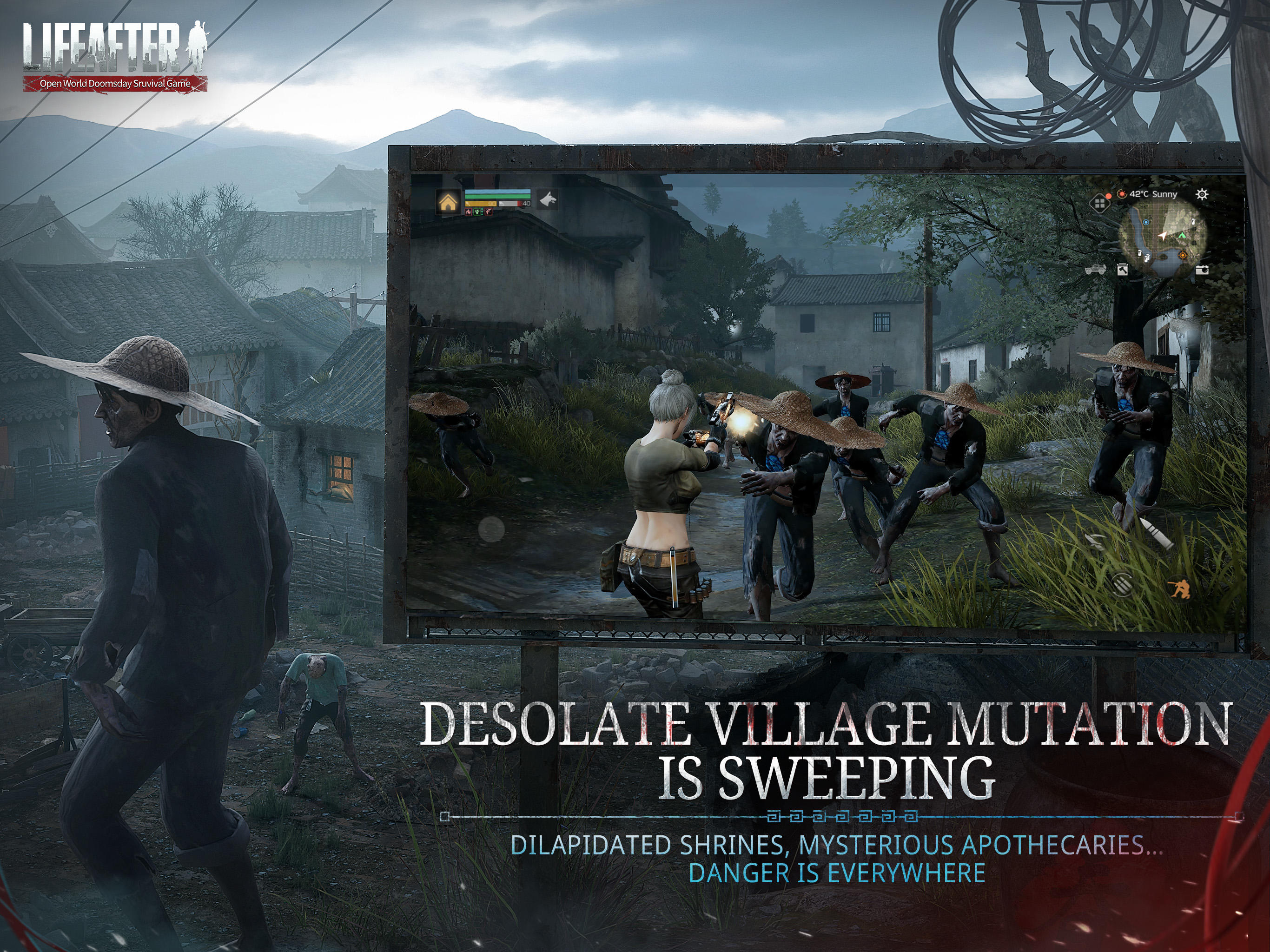
Task: Toggle the green stamina buff indicator
Action: [x=478, y=212]
